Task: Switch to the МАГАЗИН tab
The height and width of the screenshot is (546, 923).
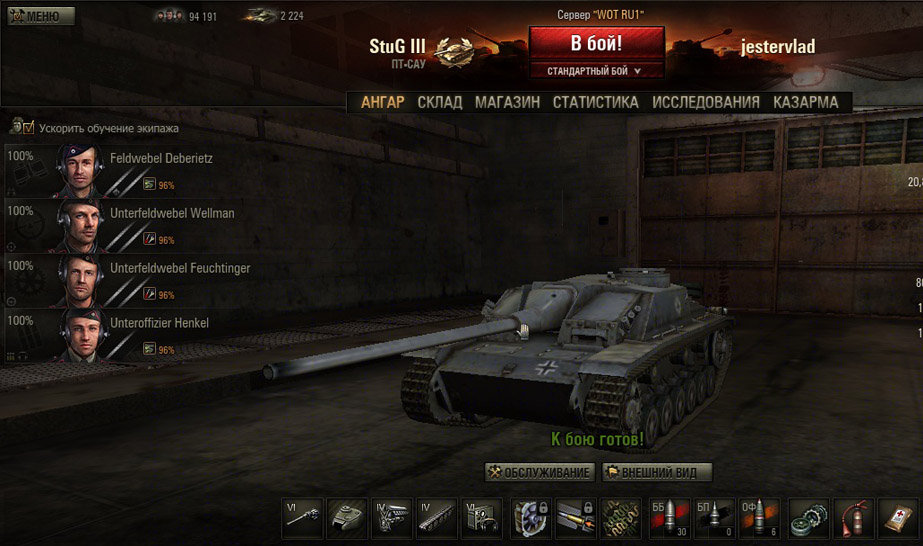Action: point(507,102)
